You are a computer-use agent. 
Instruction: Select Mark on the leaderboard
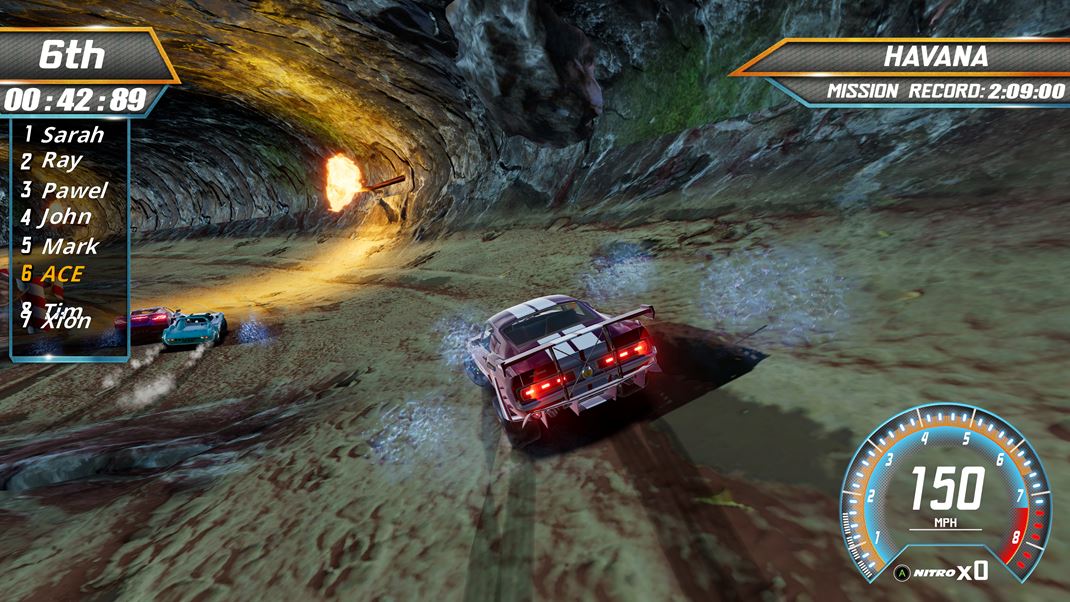(x=62, y=246)
